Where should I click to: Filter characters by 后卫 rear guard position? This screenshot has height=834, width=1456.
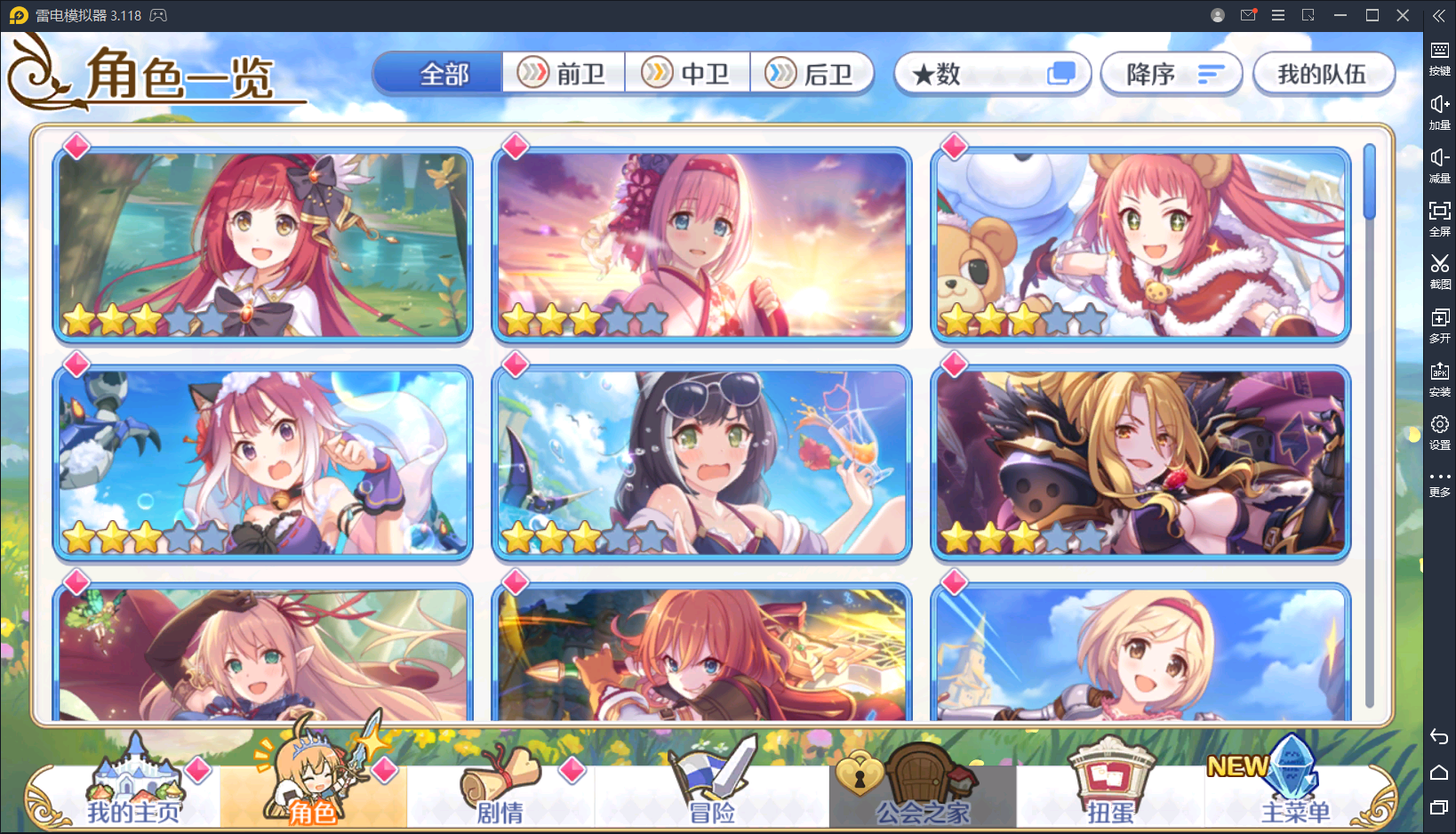click(x=813, y=72)
